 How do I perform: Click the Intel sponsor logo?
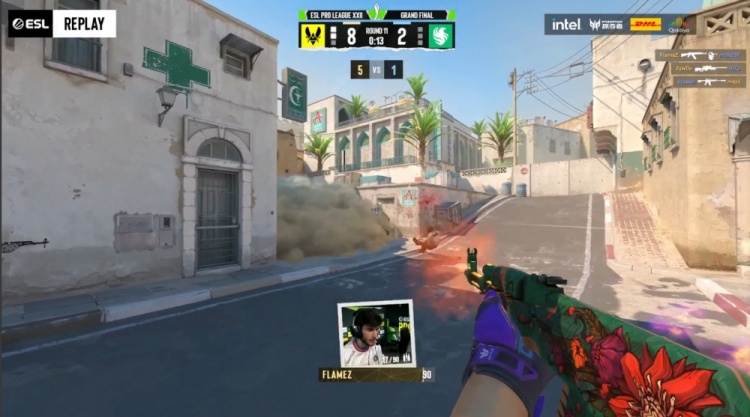566,24
